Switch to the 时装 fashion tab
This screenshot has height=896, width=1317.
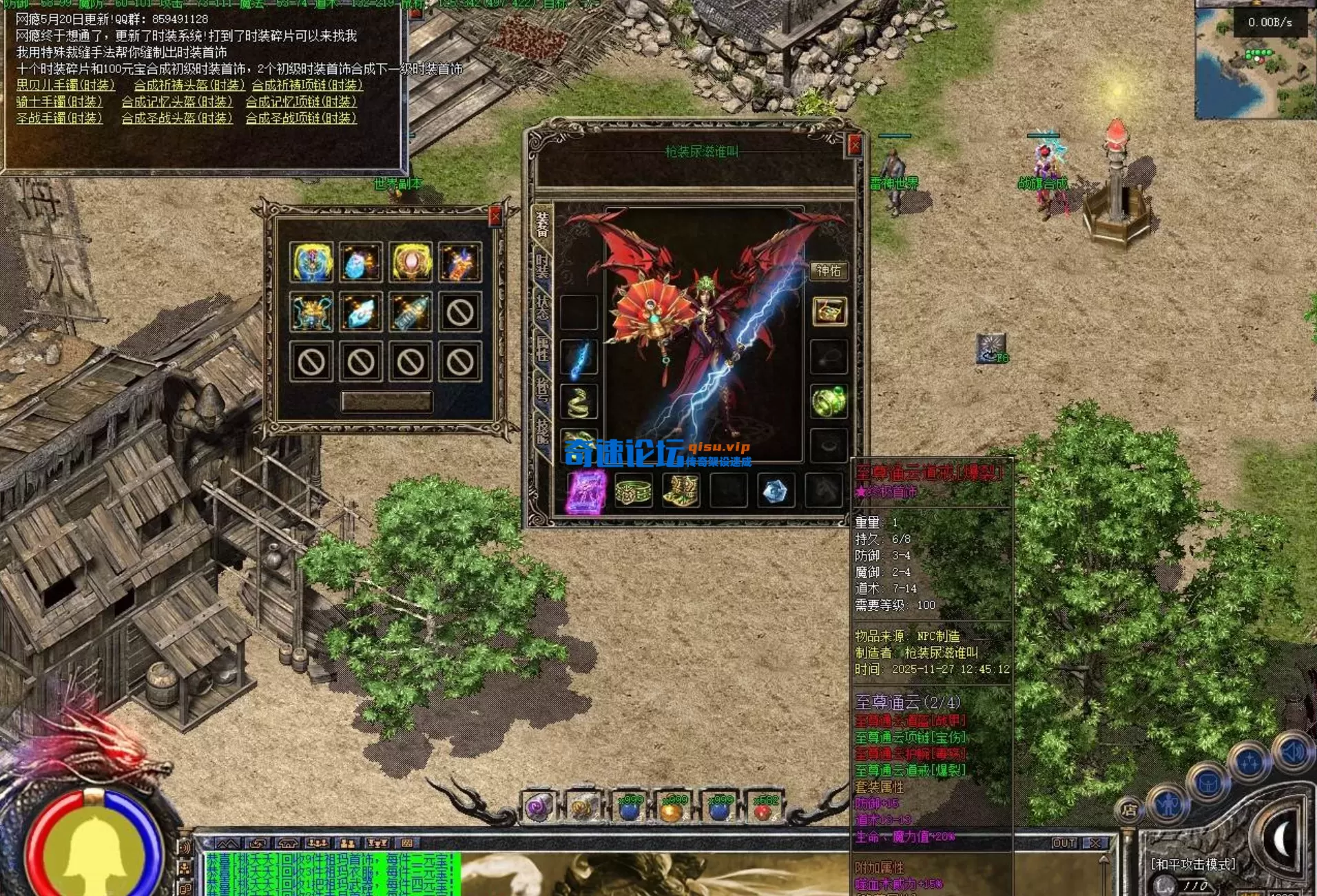(542, 265)
